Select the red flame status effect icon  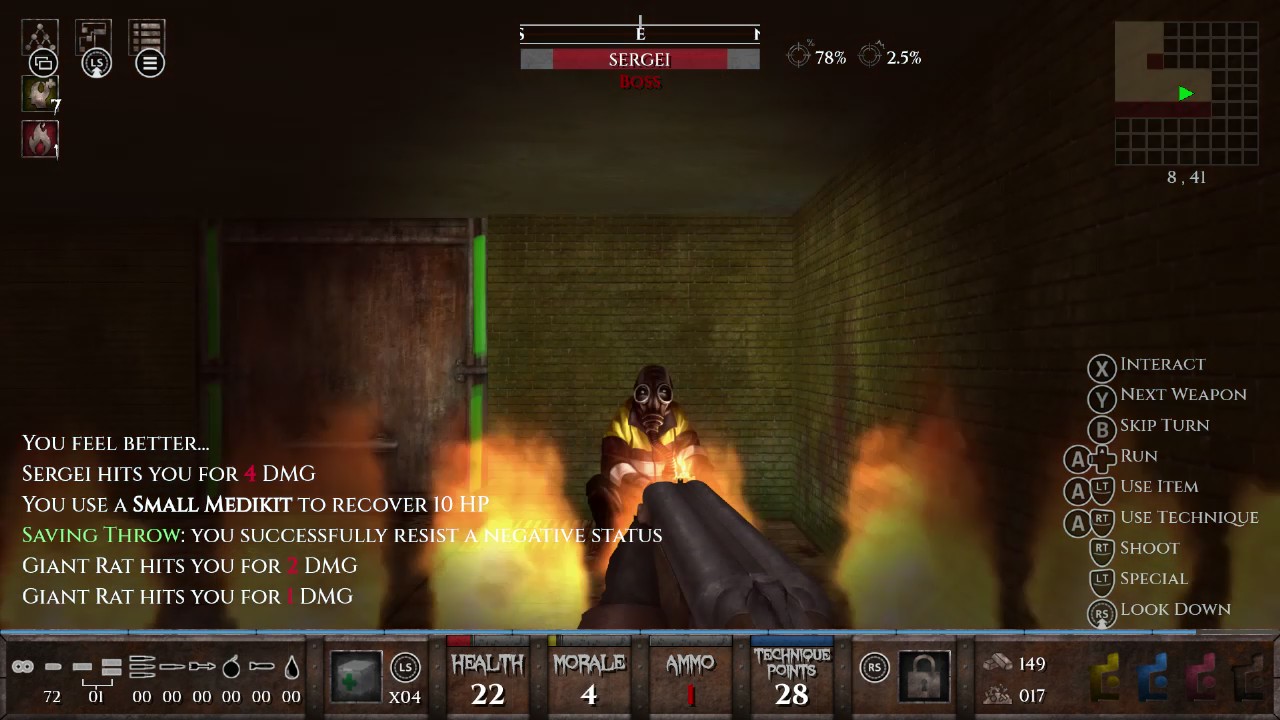[x=40, y=139]
